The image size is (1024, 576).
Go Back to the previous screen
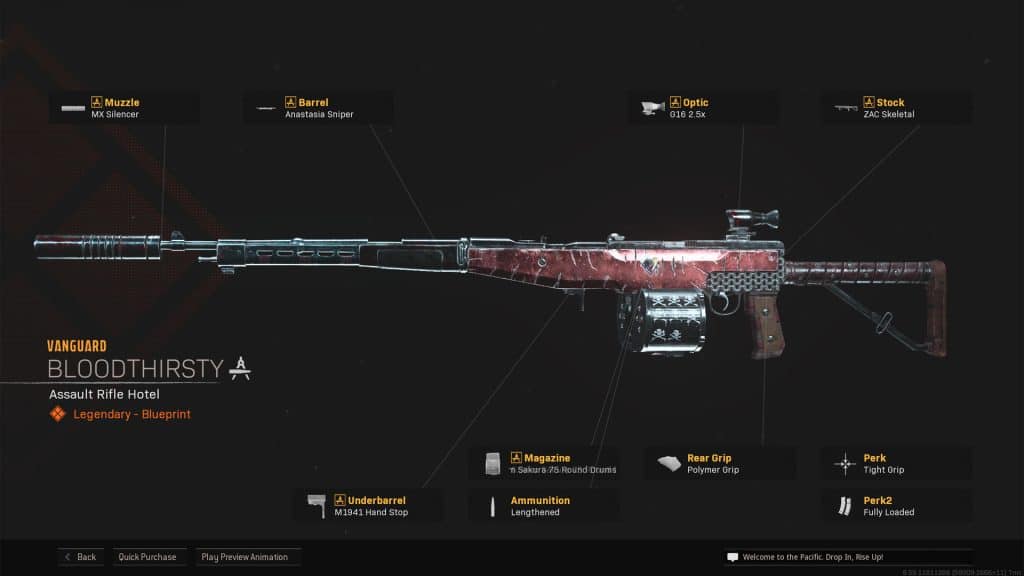[x=81, y=557]
